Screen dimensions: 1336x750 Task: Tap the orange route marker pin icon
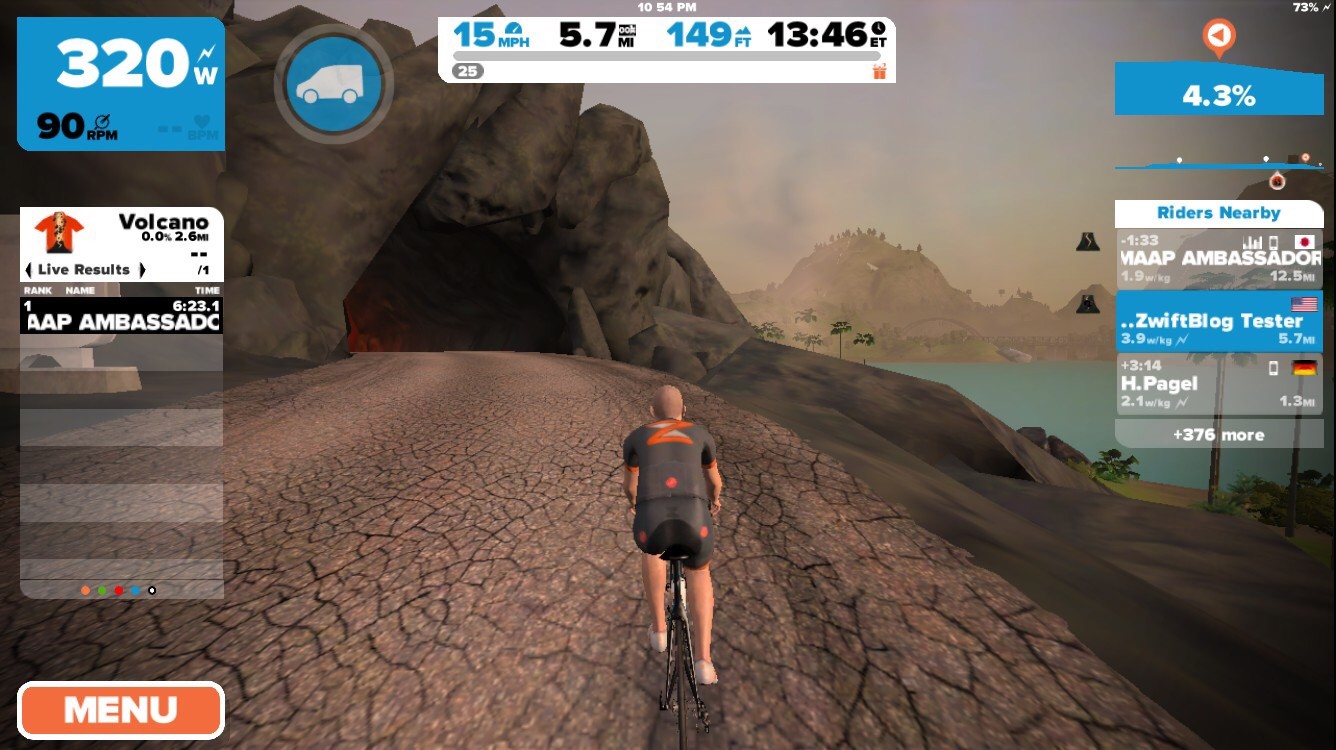pyautogui.click(x=1217, y=37)
